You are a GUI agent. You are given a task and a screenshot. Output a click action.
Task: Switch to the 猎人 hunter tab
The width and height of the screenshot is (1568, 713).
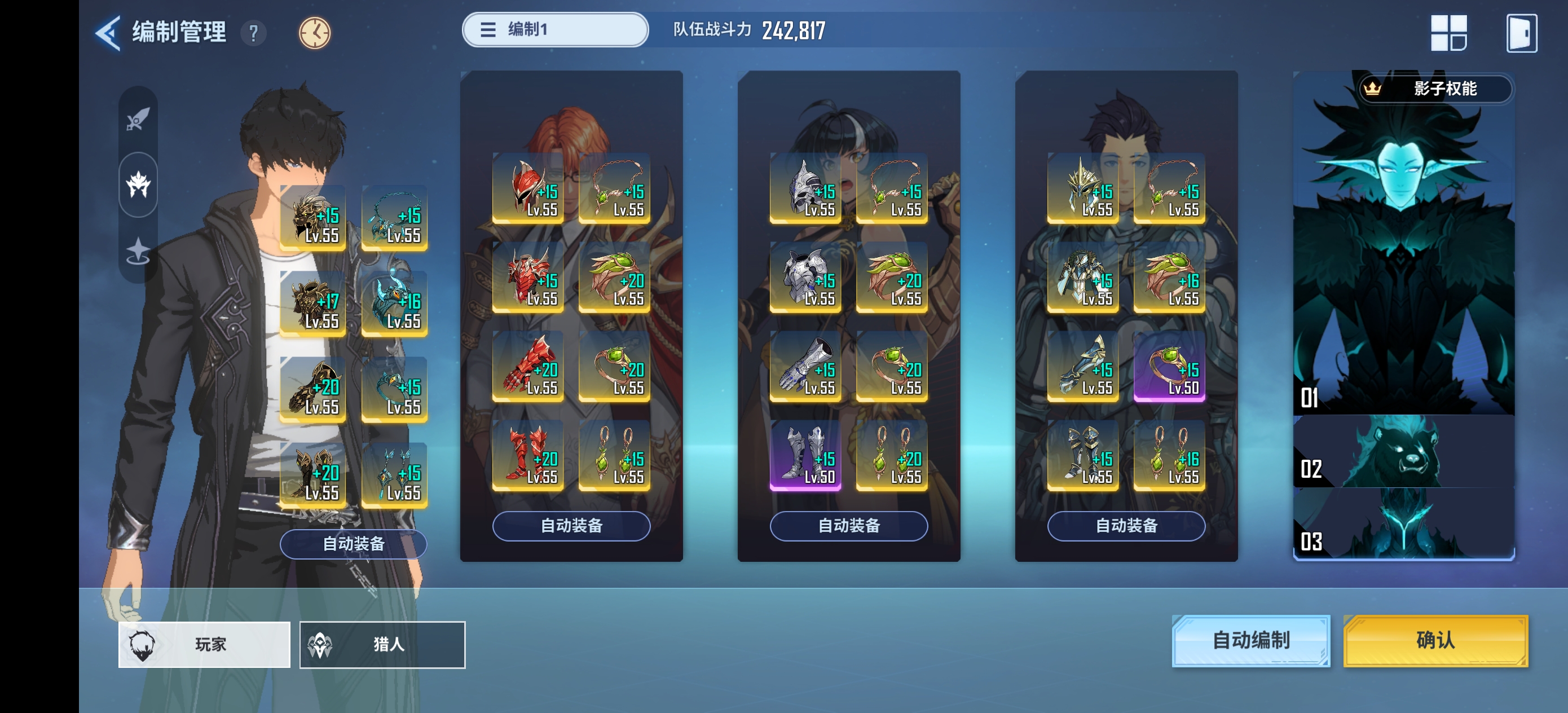[x=382, y=644]
